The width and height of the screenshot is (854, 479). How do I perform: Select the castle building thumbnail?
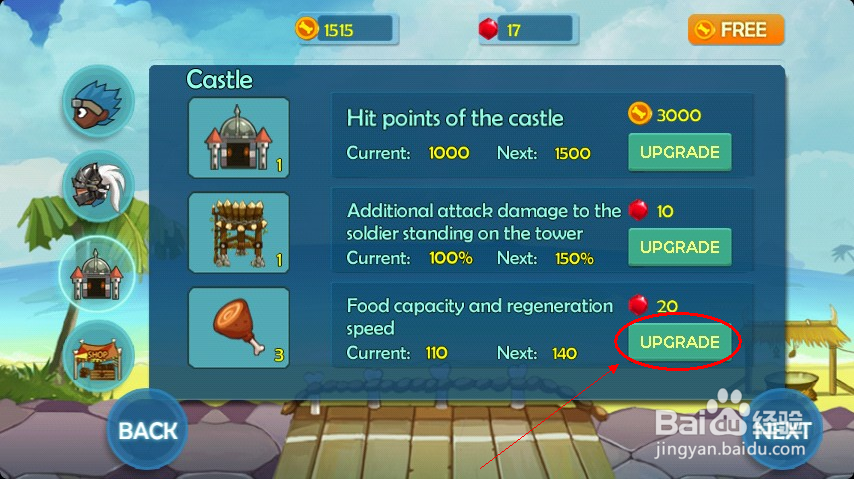pos(238,138)
